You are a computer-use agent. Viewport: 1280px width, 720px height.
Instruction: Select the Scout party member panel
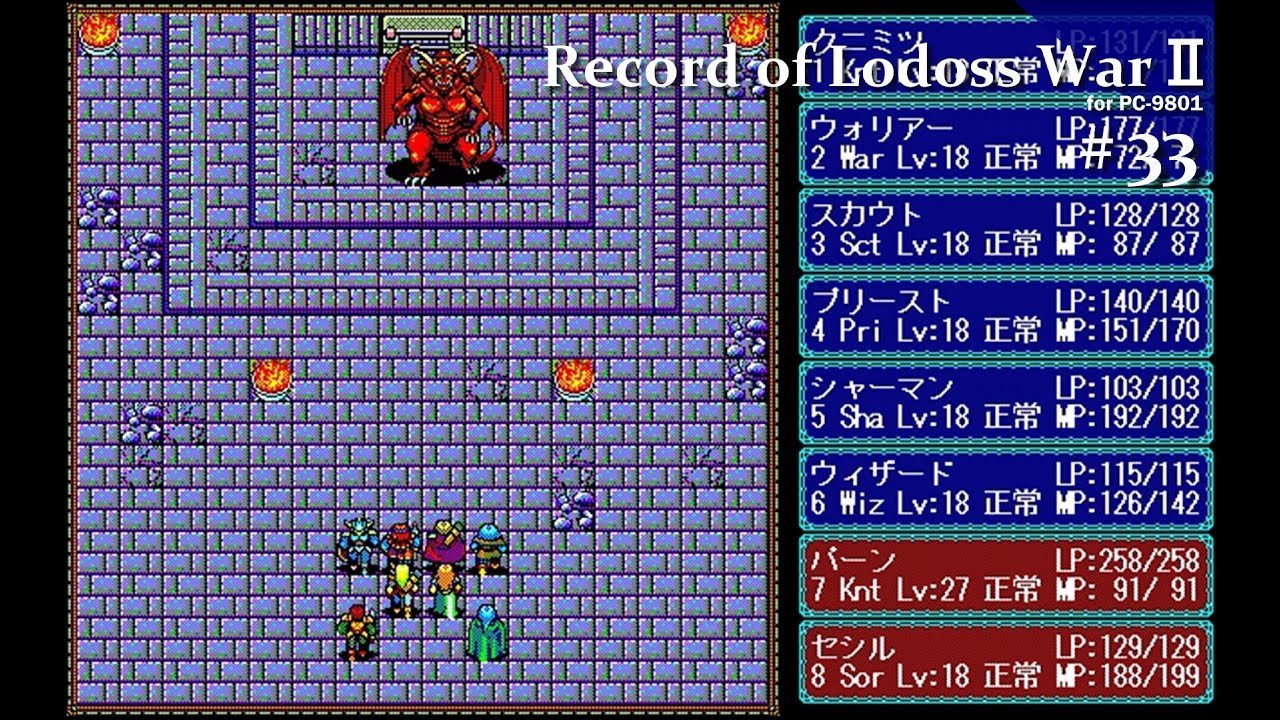click(1005, 230)
